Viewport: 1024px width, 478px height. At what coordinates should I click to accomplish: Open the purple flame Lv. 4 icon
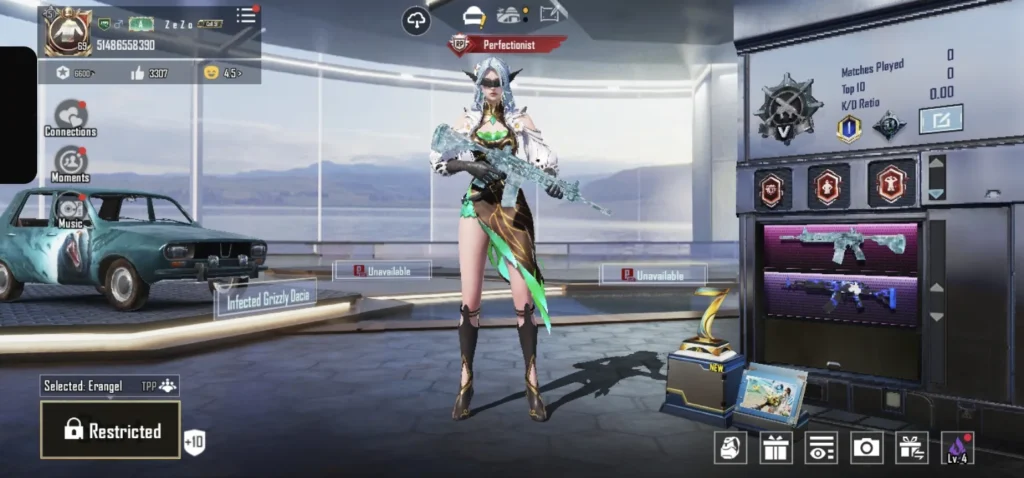957,448
